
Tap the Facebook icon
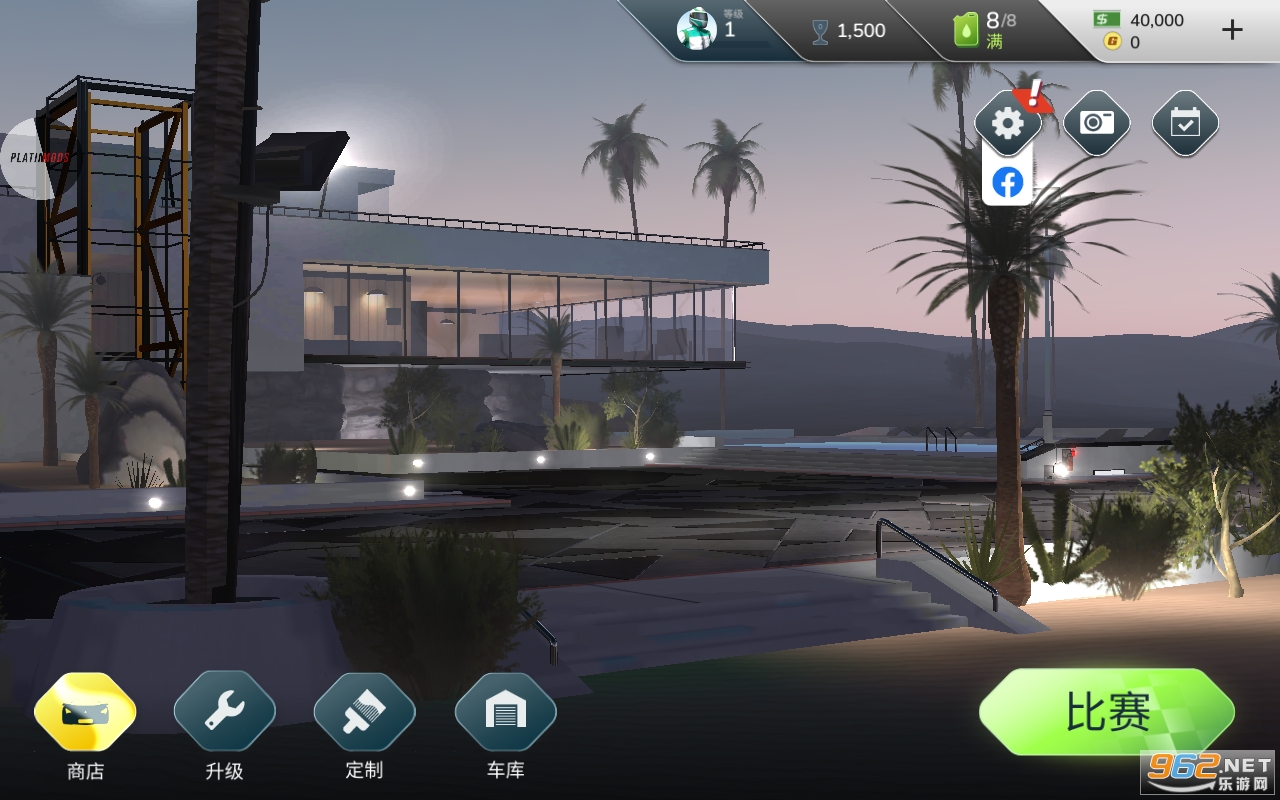[x=1007, y=182]
